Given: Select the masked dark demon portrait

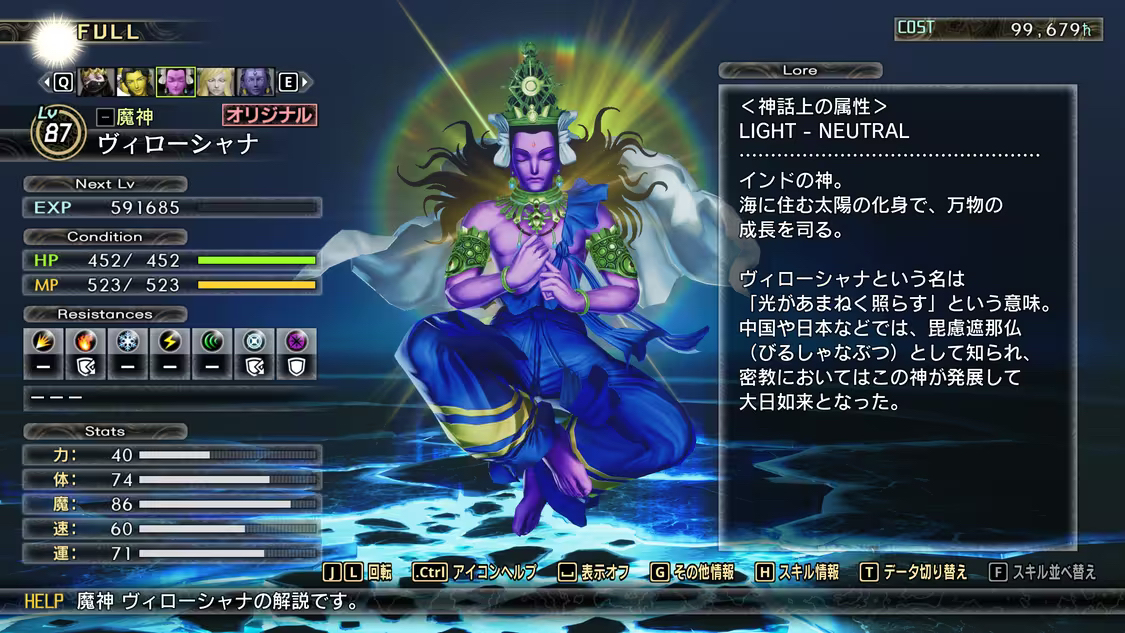Looking at the screenshot, I should 95,82.
